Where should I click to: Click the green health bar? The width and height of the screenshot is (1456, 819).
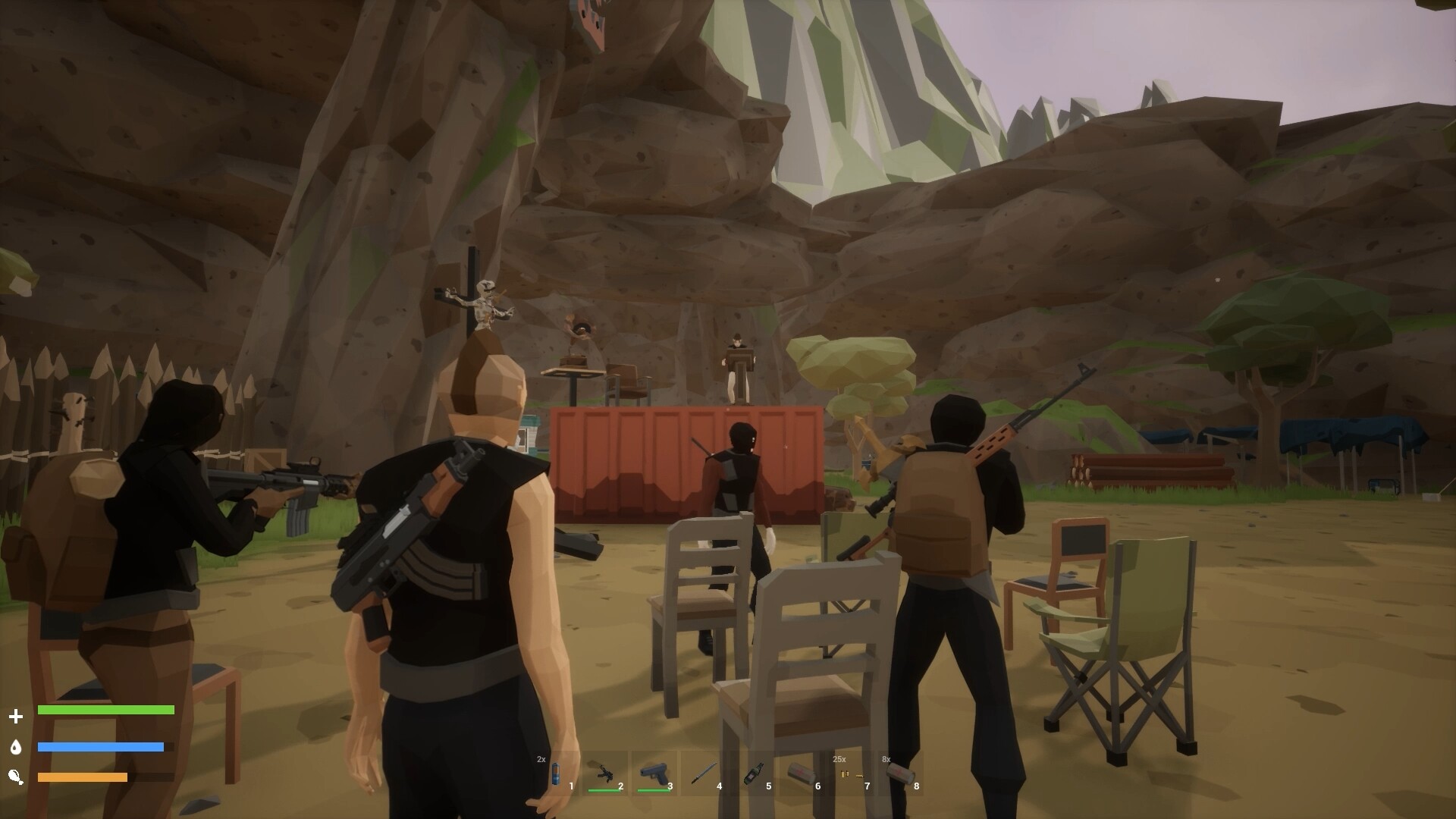click(x=106, y=711)
